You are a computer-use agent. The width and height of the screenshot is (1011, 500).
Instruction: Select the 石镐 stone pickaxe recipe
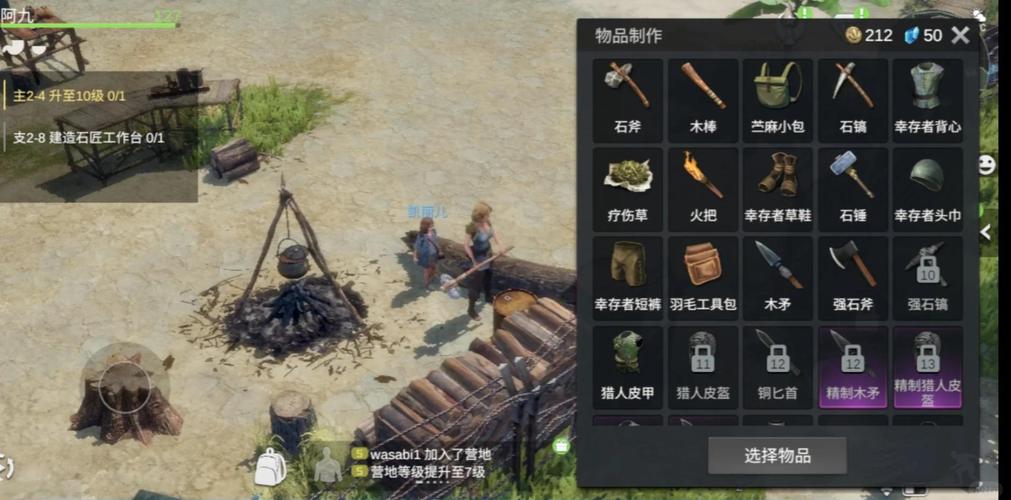tap(852, 99)
